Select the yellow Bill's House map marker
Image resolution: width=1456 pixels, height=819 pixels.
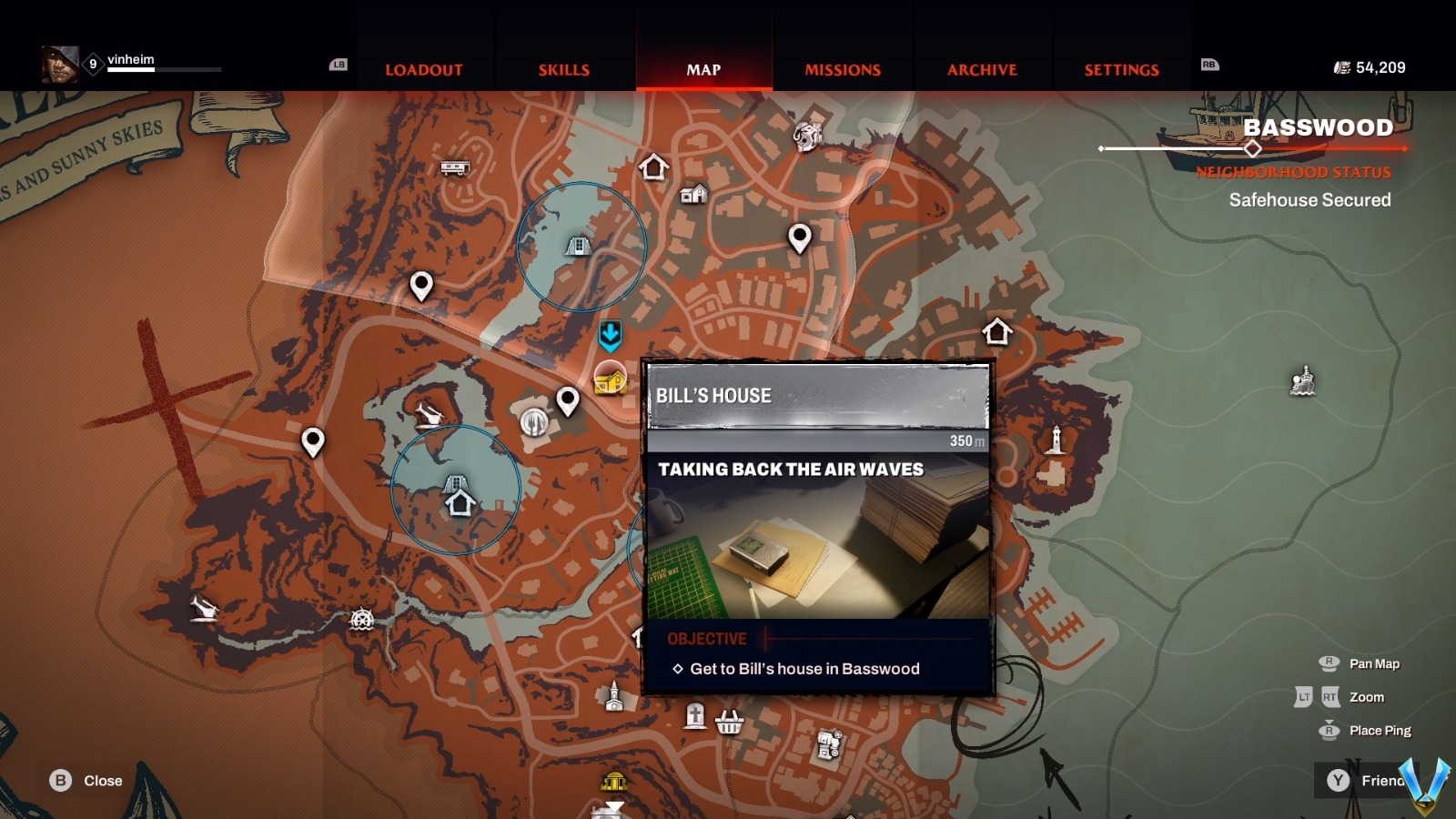610,379
